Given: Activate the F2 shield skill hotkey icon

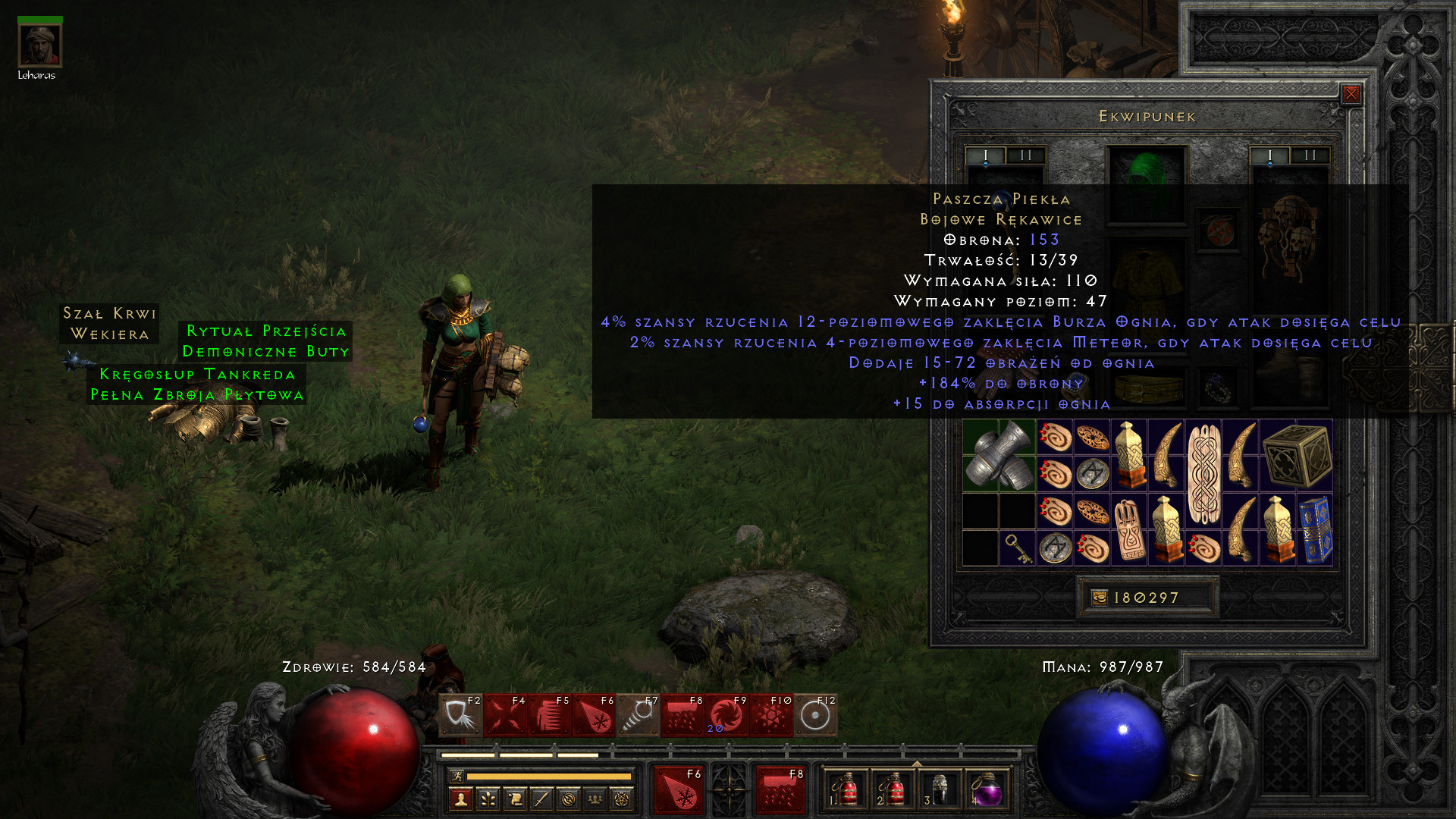Looking at the screenshot, I should 460,715.
